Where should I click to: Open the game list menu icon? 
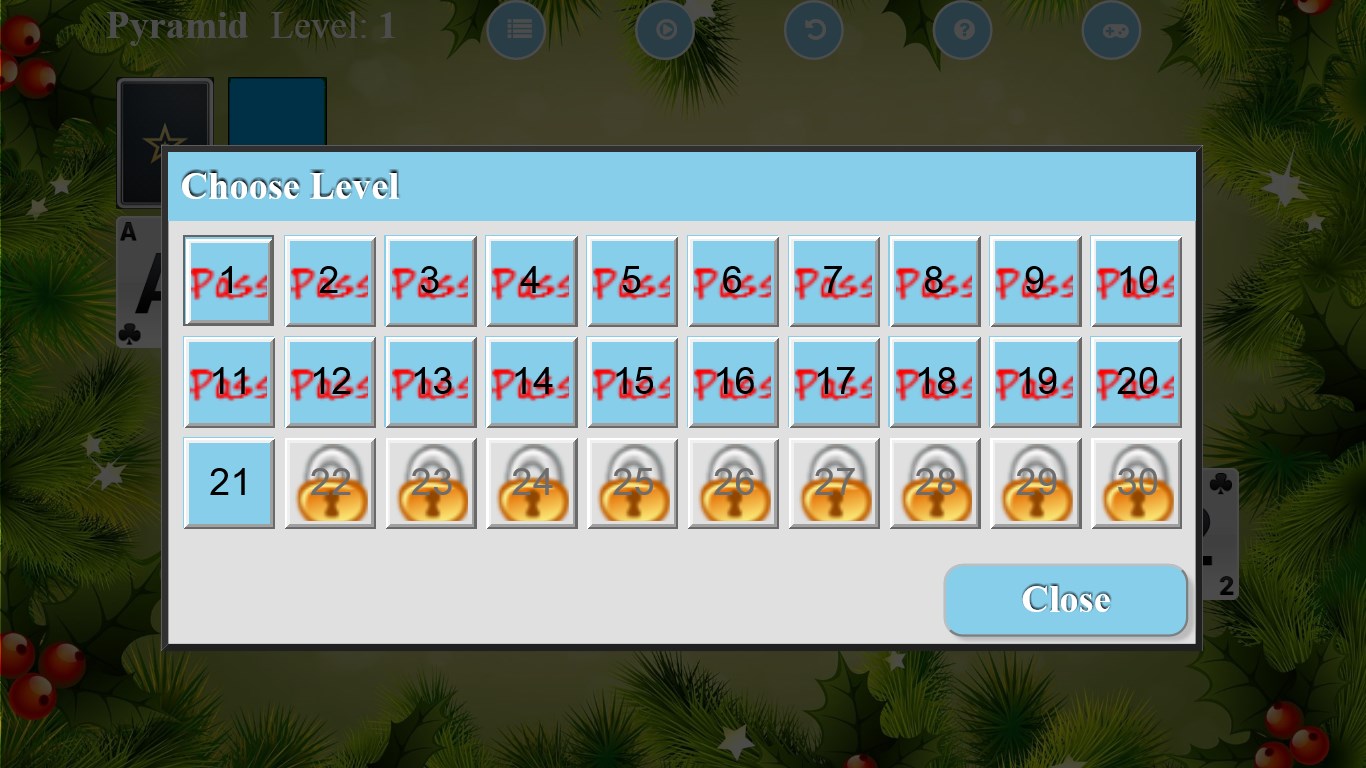[x=516, y=30]
